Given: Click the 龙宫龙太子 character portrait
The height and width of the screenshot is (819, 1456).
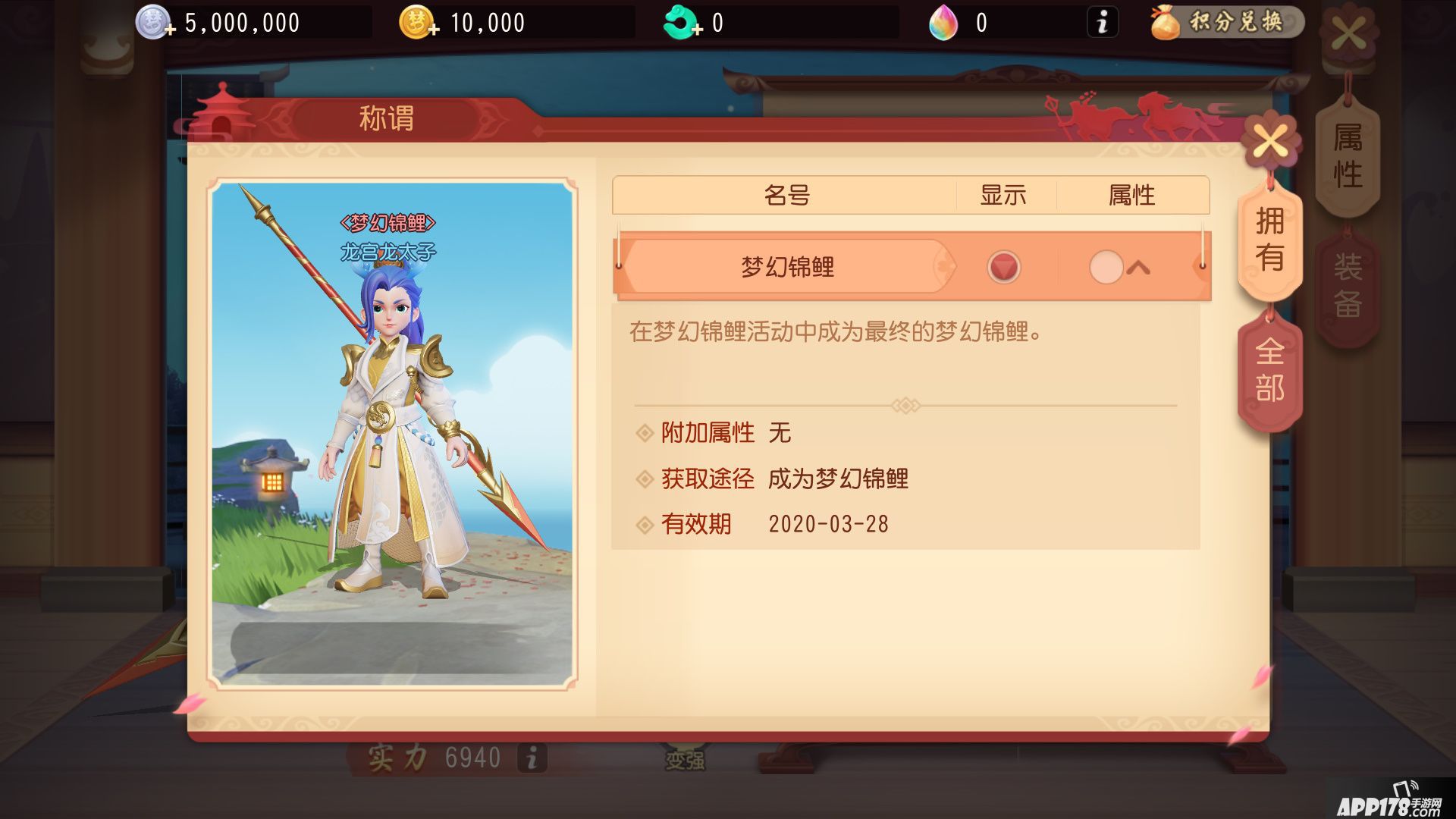Looking at the screenshot, I should tap(394, 432).
